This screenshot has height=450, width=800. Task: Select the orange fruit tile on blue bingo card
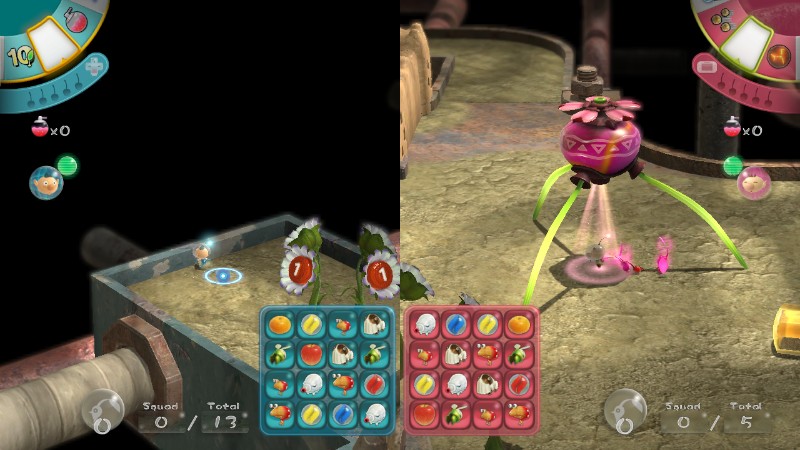281,324
